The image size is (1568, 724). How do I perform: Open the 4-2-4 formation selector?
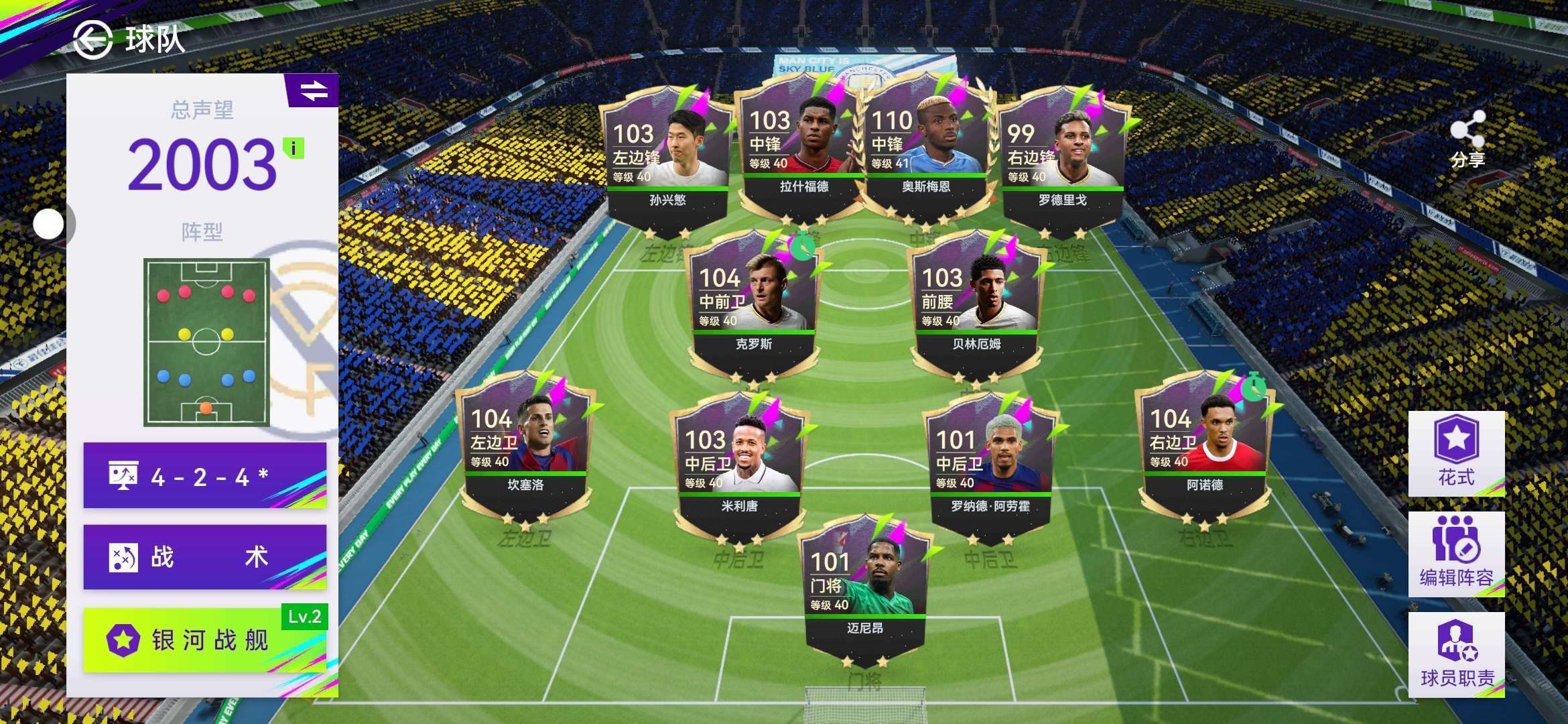click(205, 476)
